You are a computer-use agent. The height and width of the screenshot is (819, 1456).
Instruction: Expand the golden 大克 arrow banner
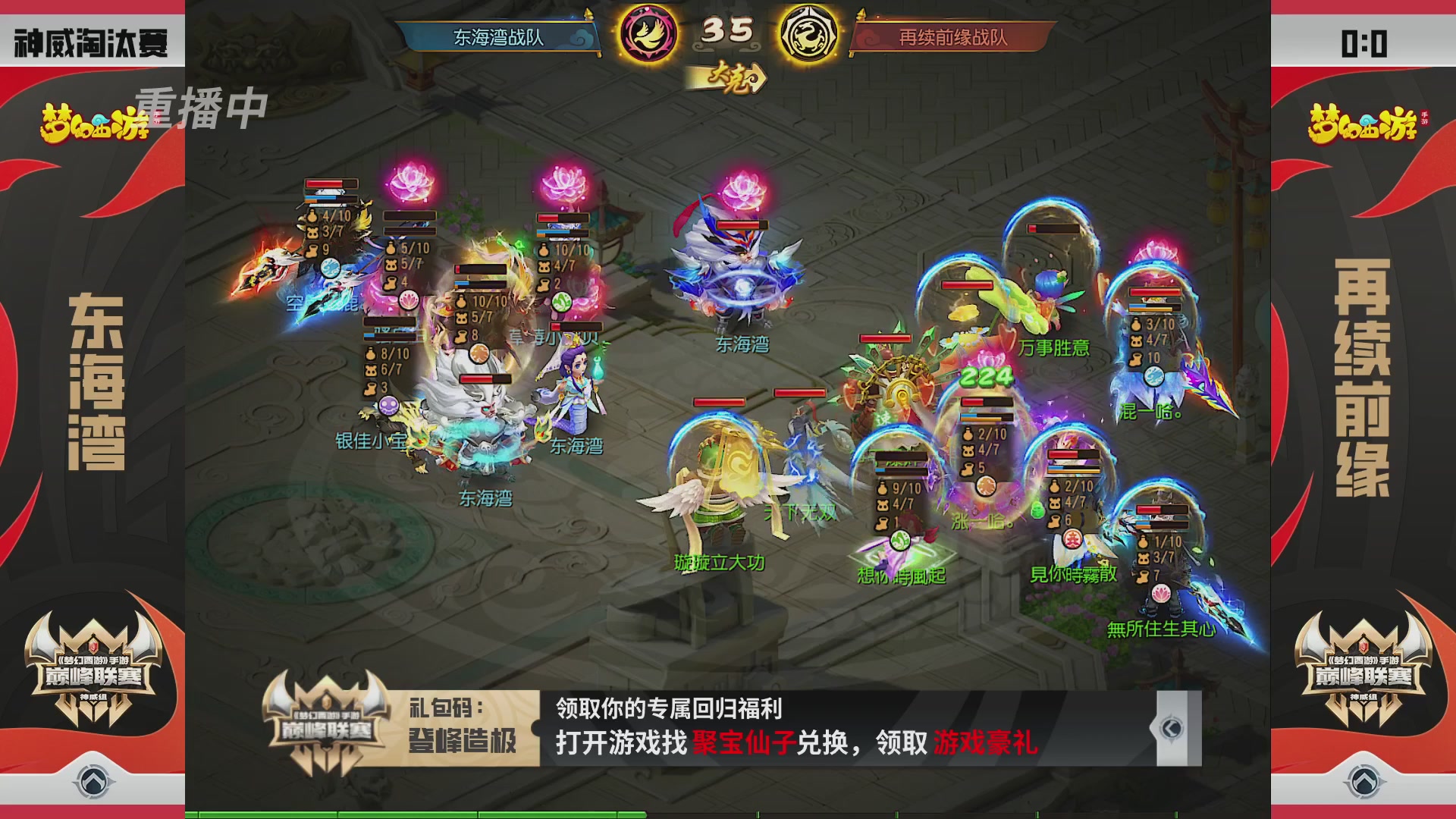point(726,77)
